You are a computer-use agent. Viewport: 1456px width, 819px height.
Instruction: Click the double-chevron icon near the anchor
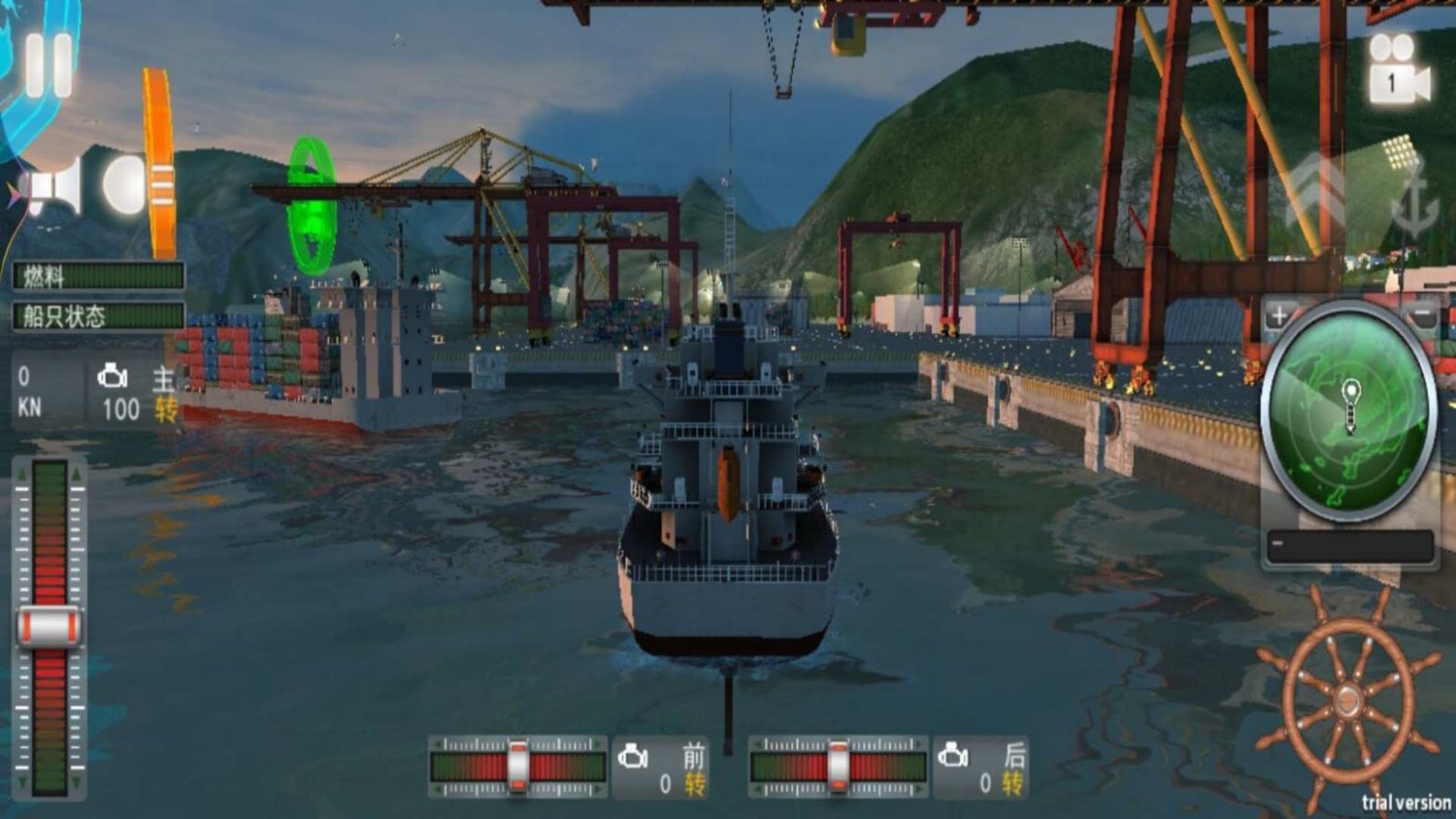point(1317,193)
